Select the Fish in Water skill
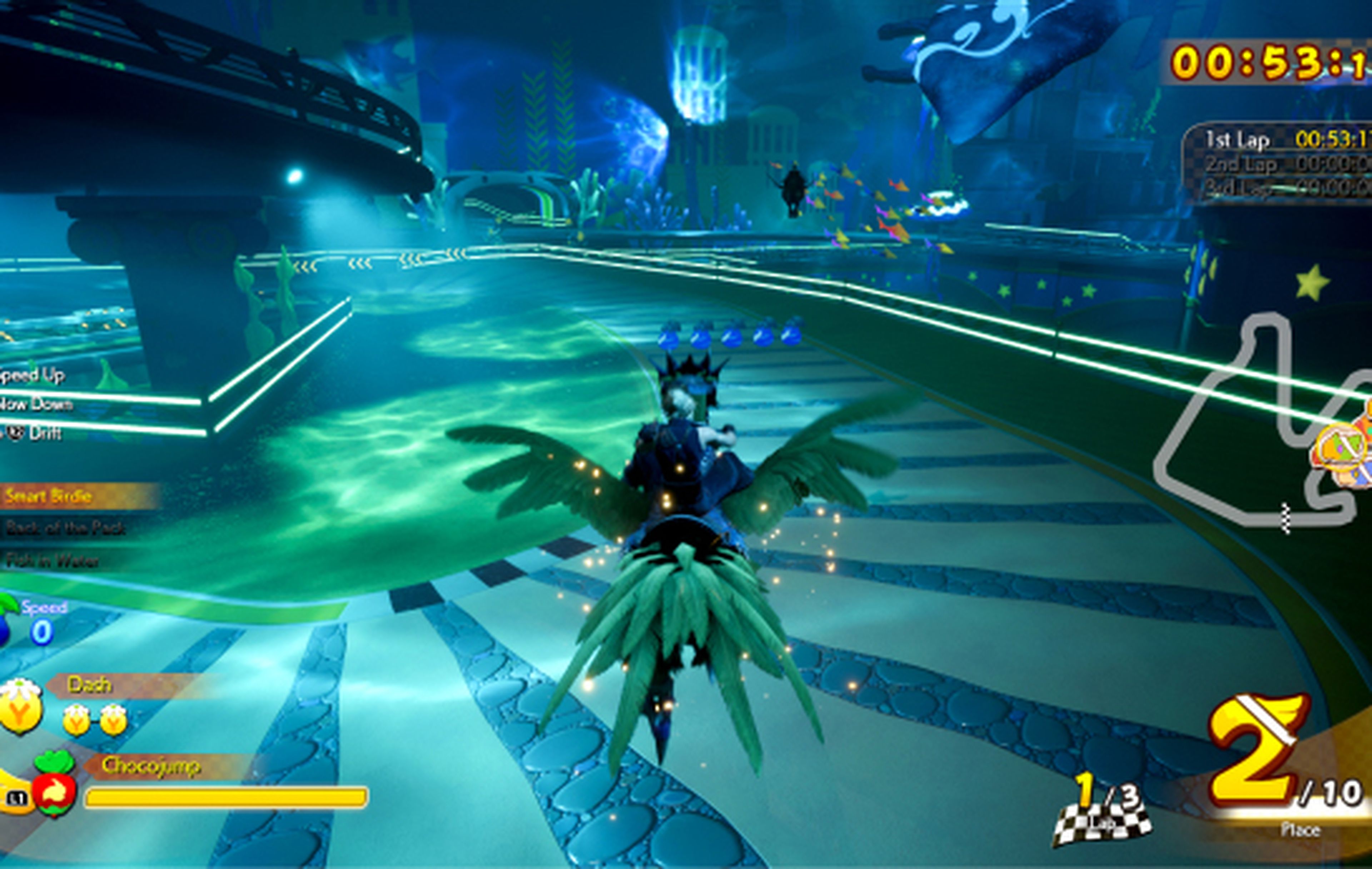The height and width of the screenshot is (869, 1372). coord(53,561)
